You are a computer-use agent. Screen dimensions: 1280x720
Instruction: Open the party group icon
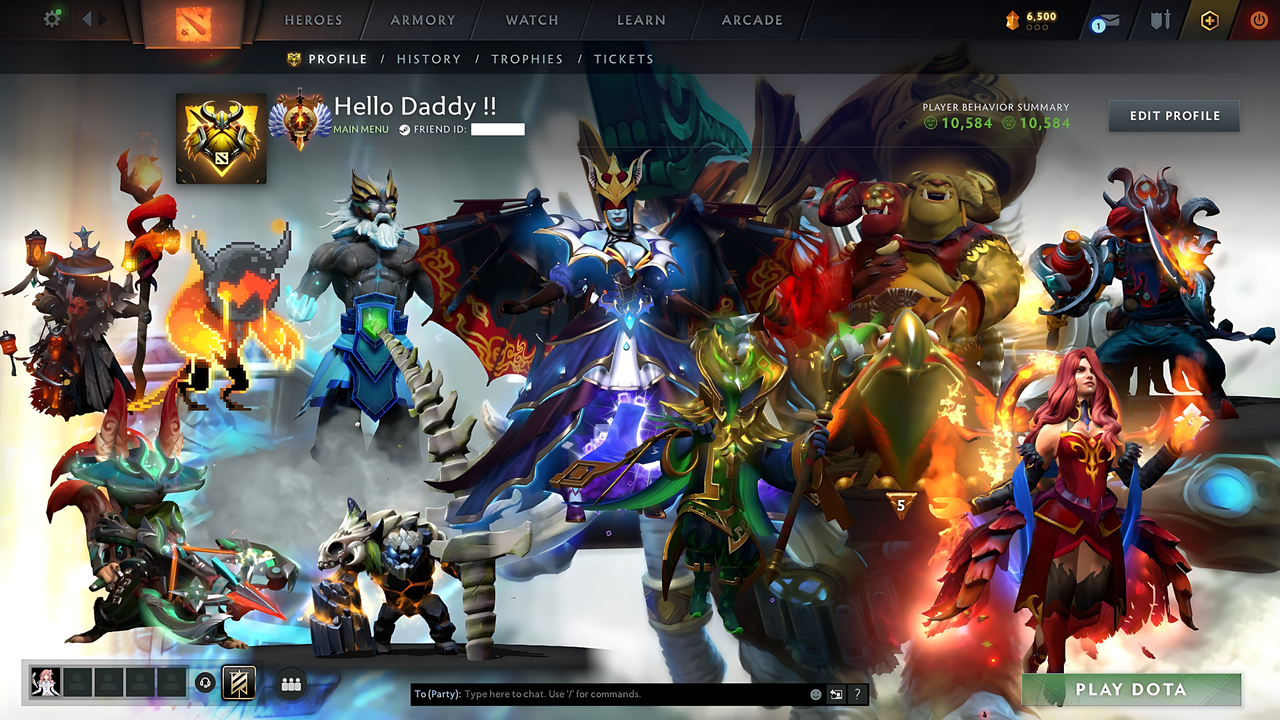[x=290, y=683]
